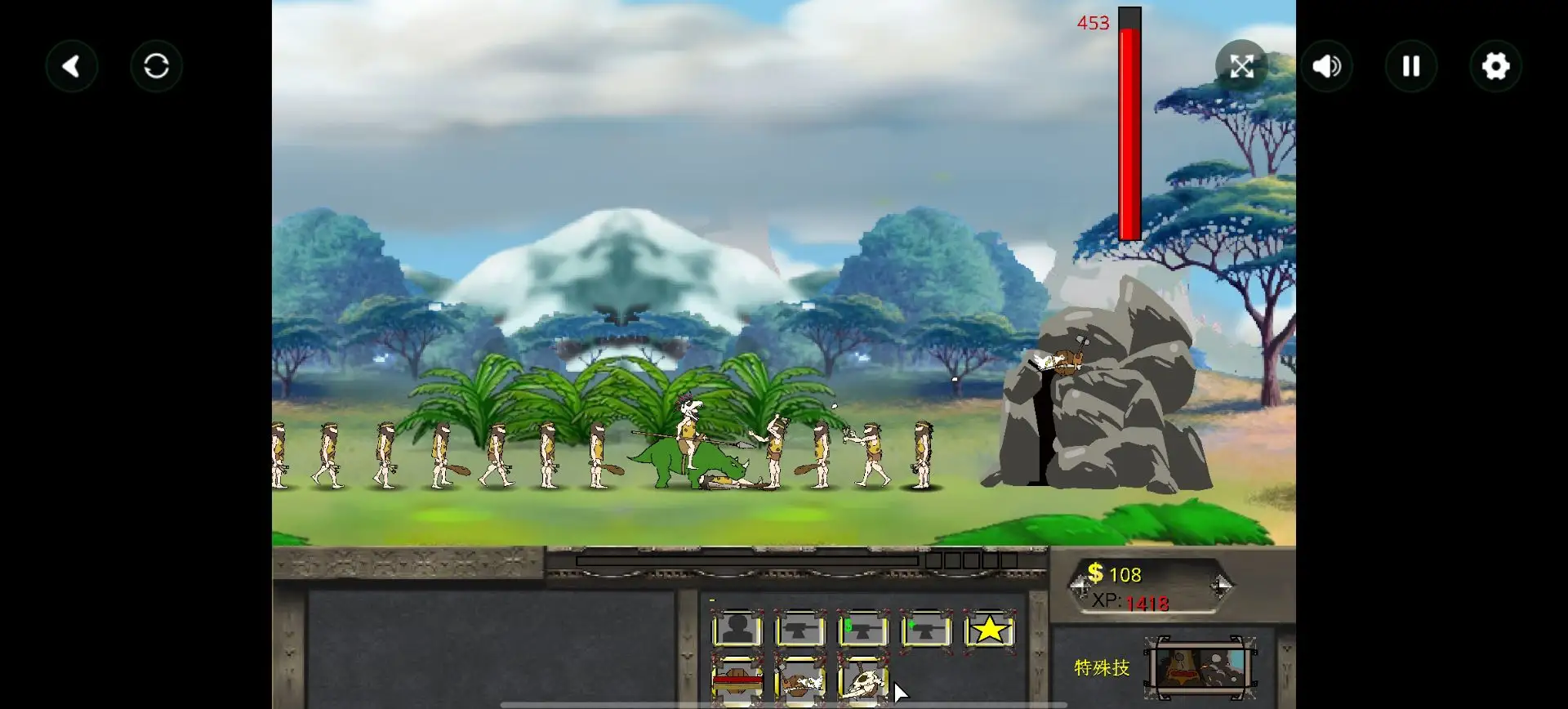The height and width of the screenshot is (709, 1568).
Task: Open settings with the gear icon
Action: (1495, 66)
